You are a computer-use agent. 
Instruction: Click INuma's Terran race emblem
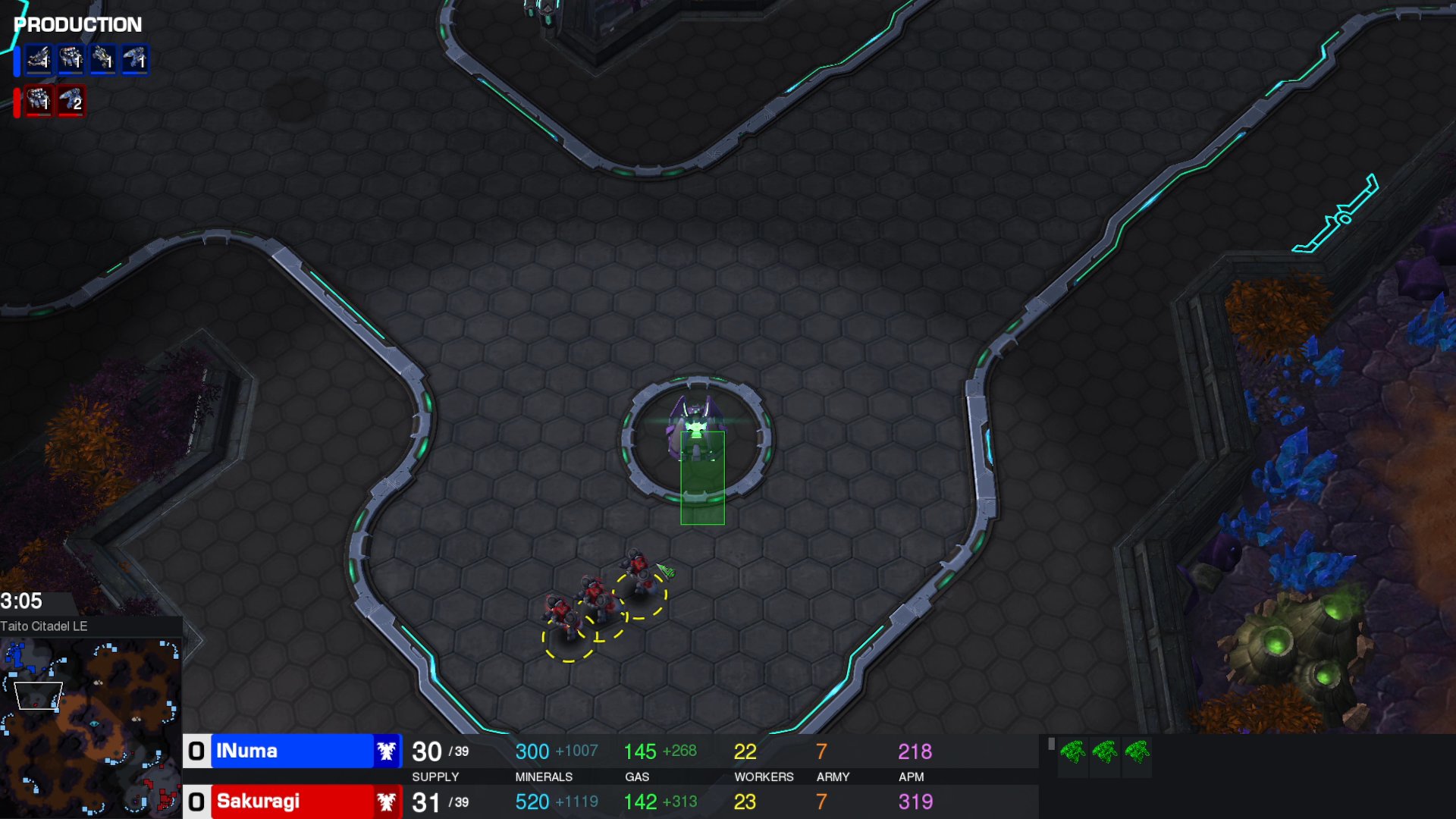(x=387, y=751)
